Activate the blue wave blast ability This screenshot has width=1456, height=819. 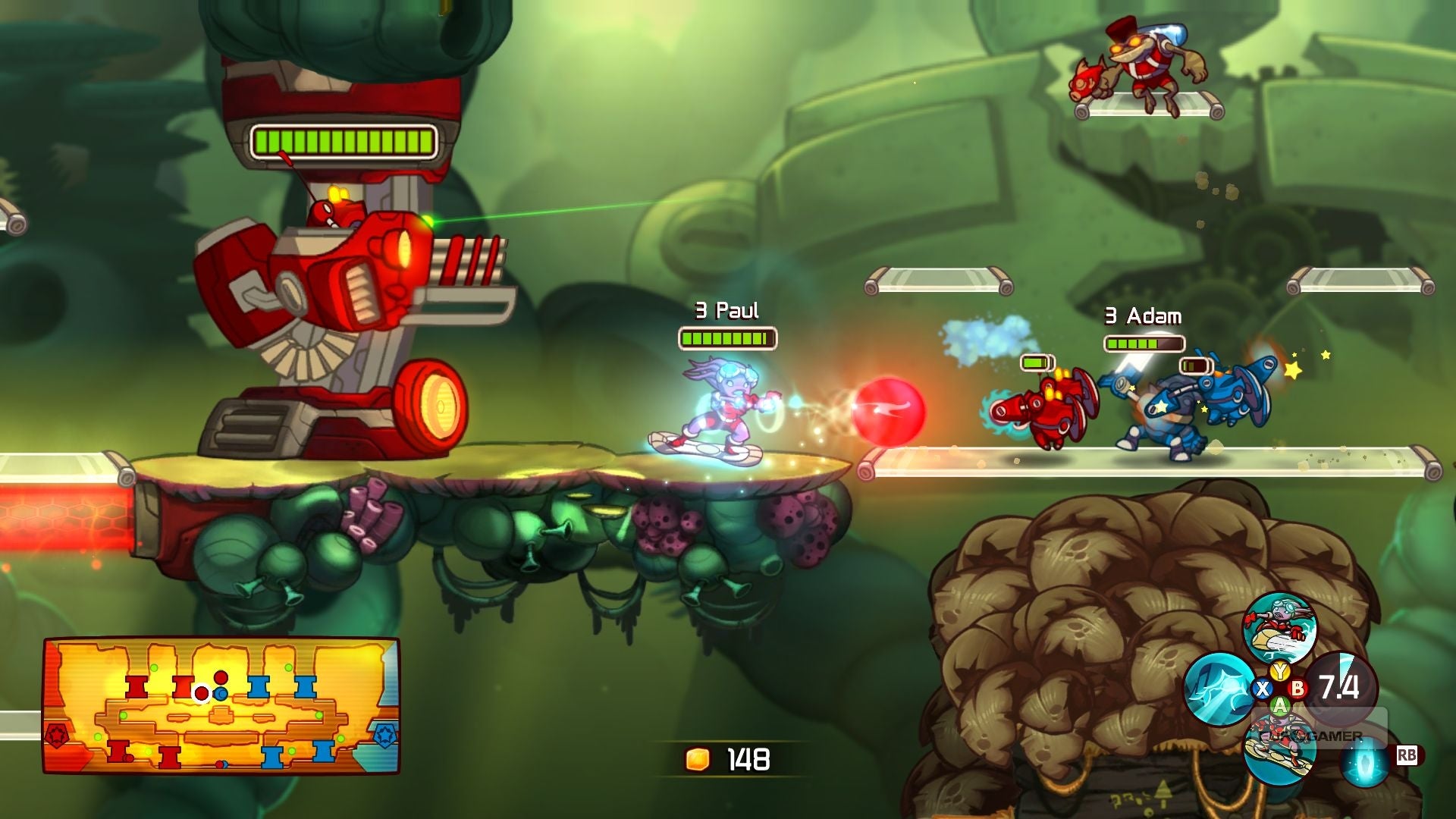click(1218, 689)
